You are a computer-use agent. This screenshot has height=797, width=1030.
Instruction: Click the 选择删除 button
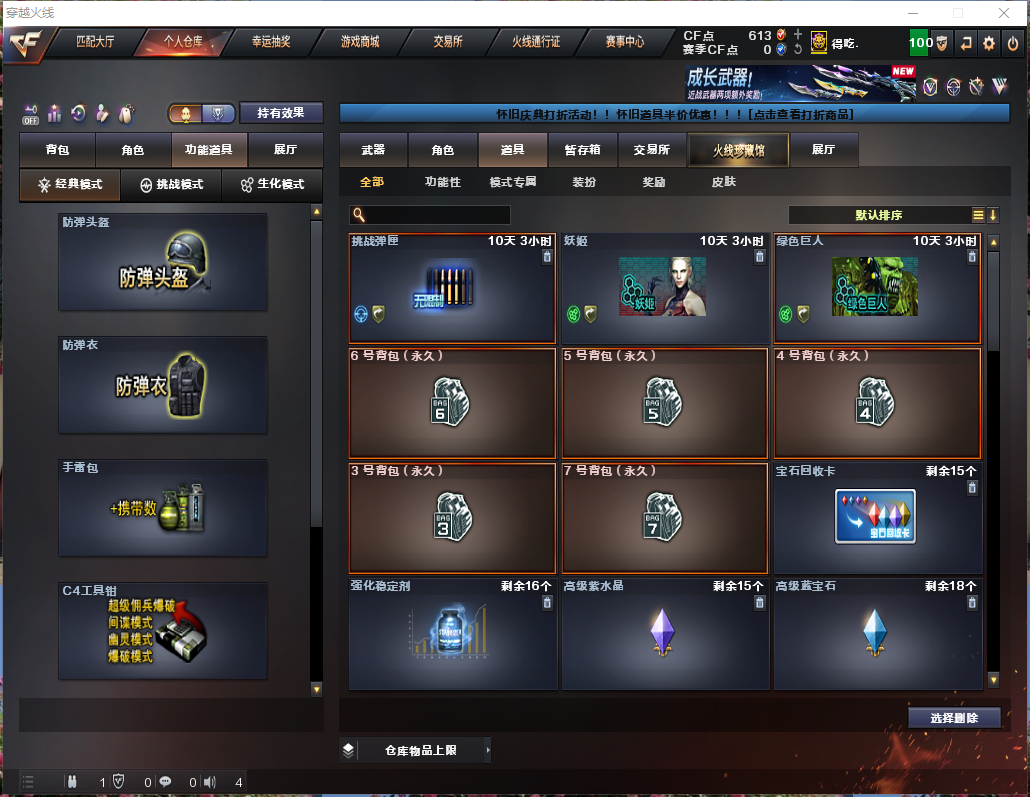click(x=954, y=717)
